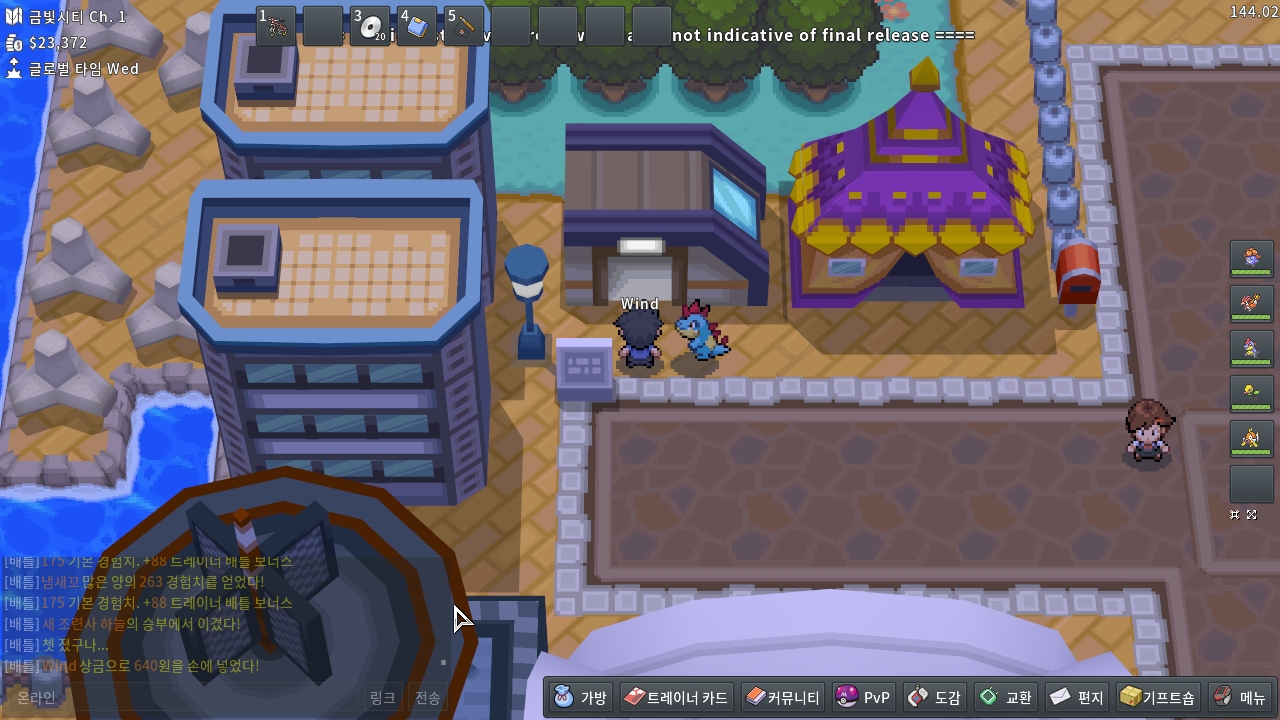The width and height of the screenshot is (1280, 720).
Task: Click the 전송 send chat button
Action: tap(427, 698)
